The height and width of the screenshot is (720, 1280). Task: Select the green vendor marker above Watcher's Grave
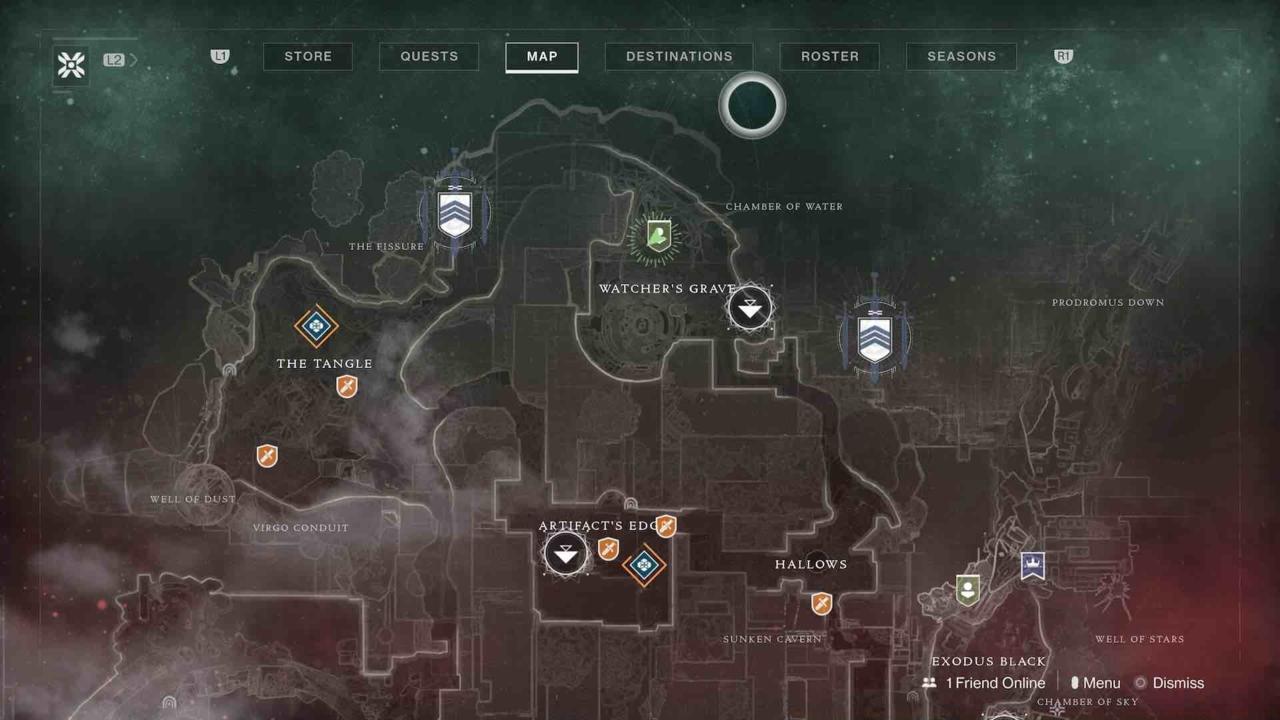pyautogui.click(x=656, y=236)
